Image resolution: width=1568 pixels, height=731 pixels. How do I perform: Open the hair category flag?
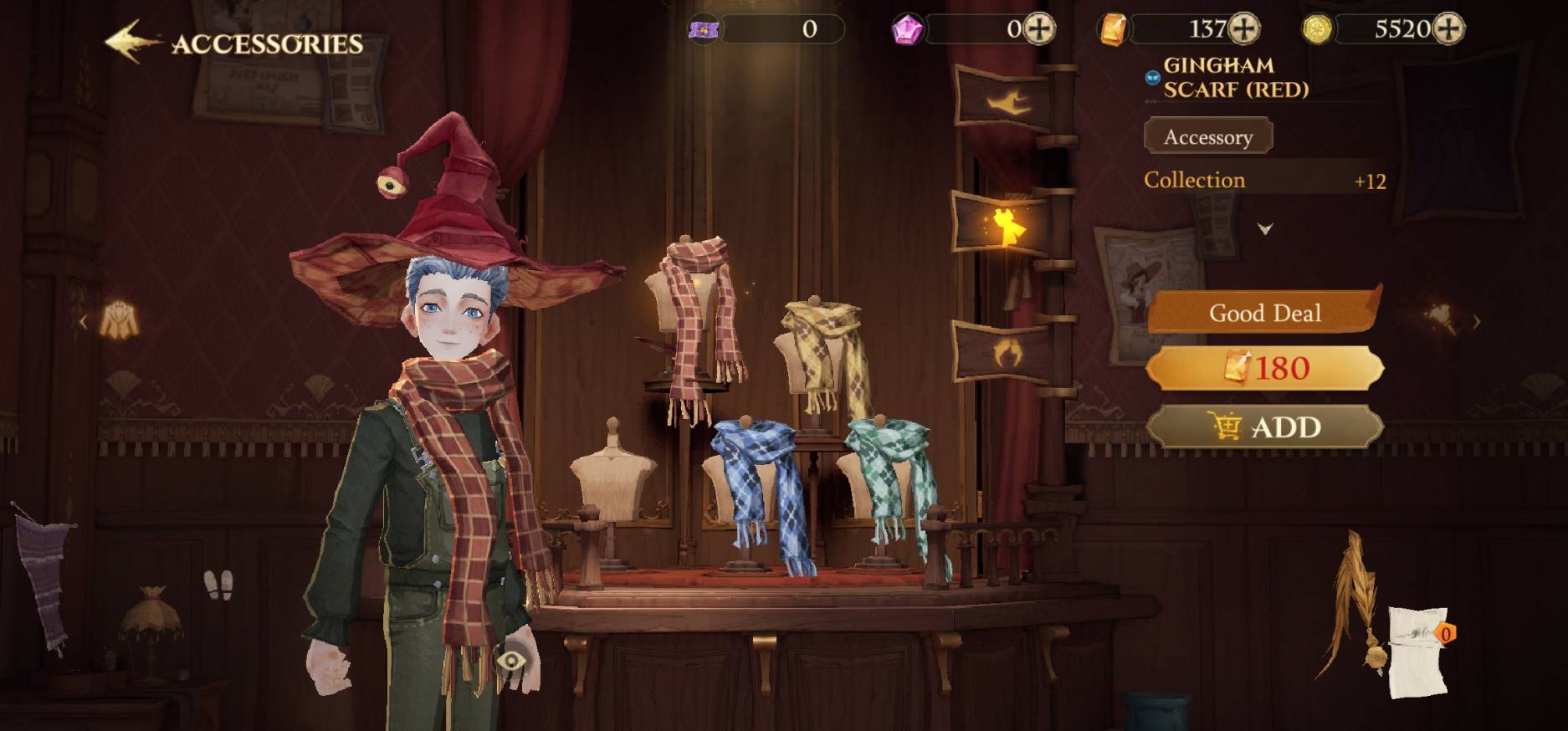pos(1004,351)
